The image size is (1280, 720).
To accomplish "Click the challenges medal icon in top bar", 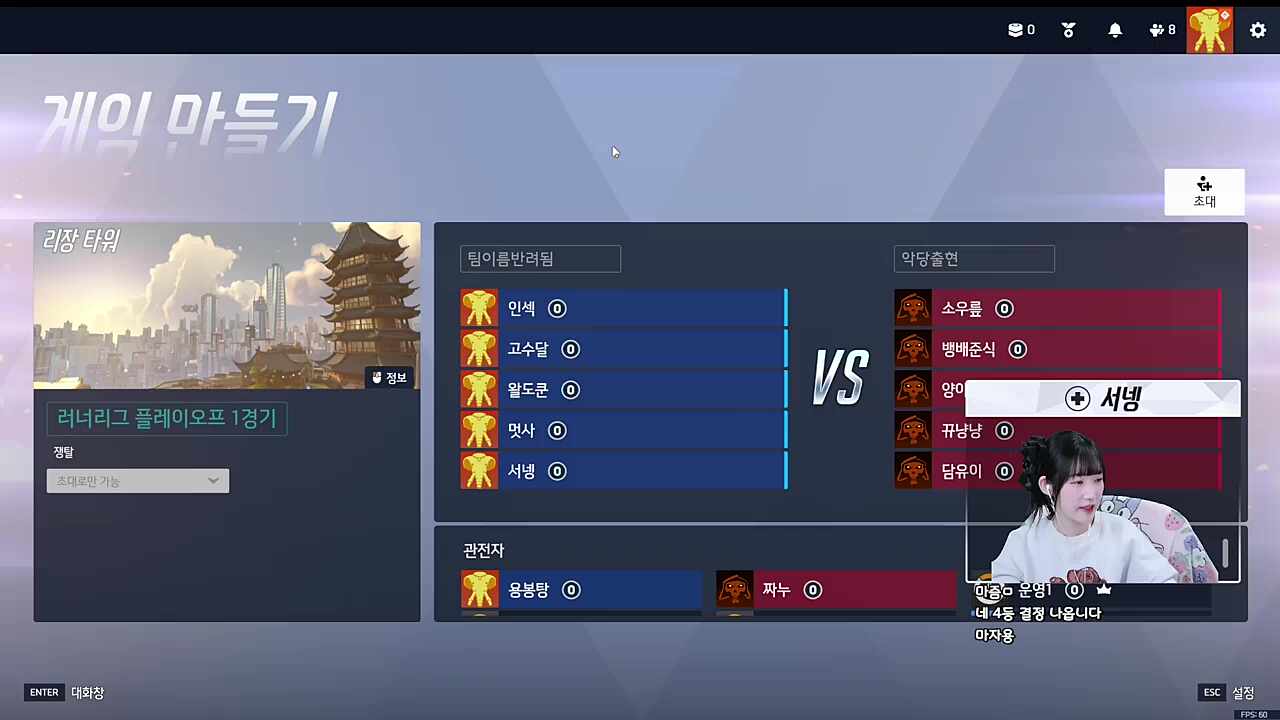I will pos(1068,30).
